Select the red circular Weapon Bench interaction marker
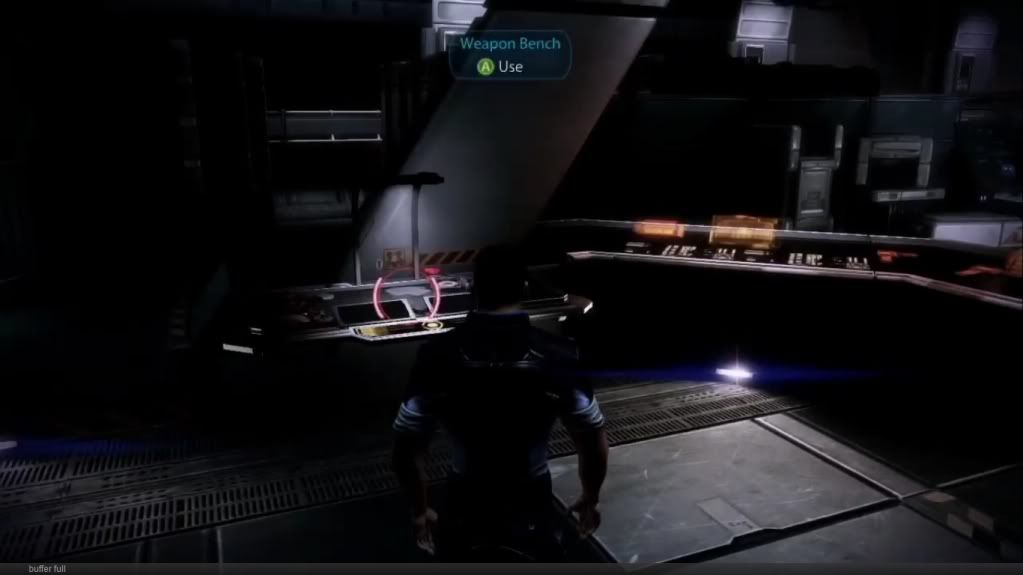The height and width of the screenshot is (575, 1023). (x=406, y=294)
